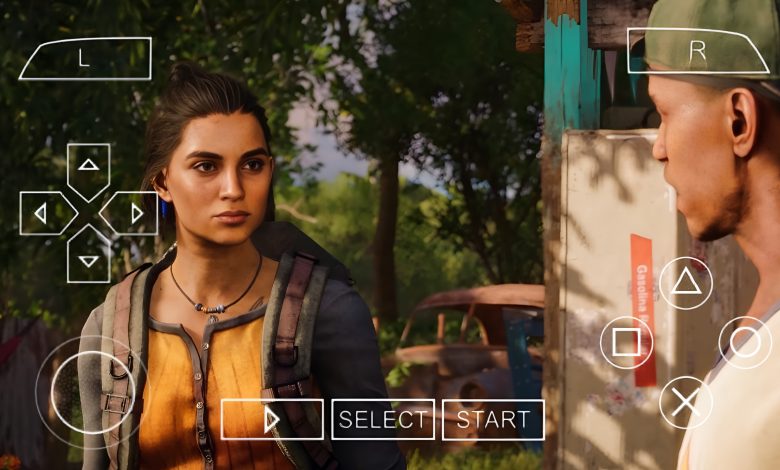
Task: Tap the L shoulder button
Action: pyautogui.click(x=85, y=58)
